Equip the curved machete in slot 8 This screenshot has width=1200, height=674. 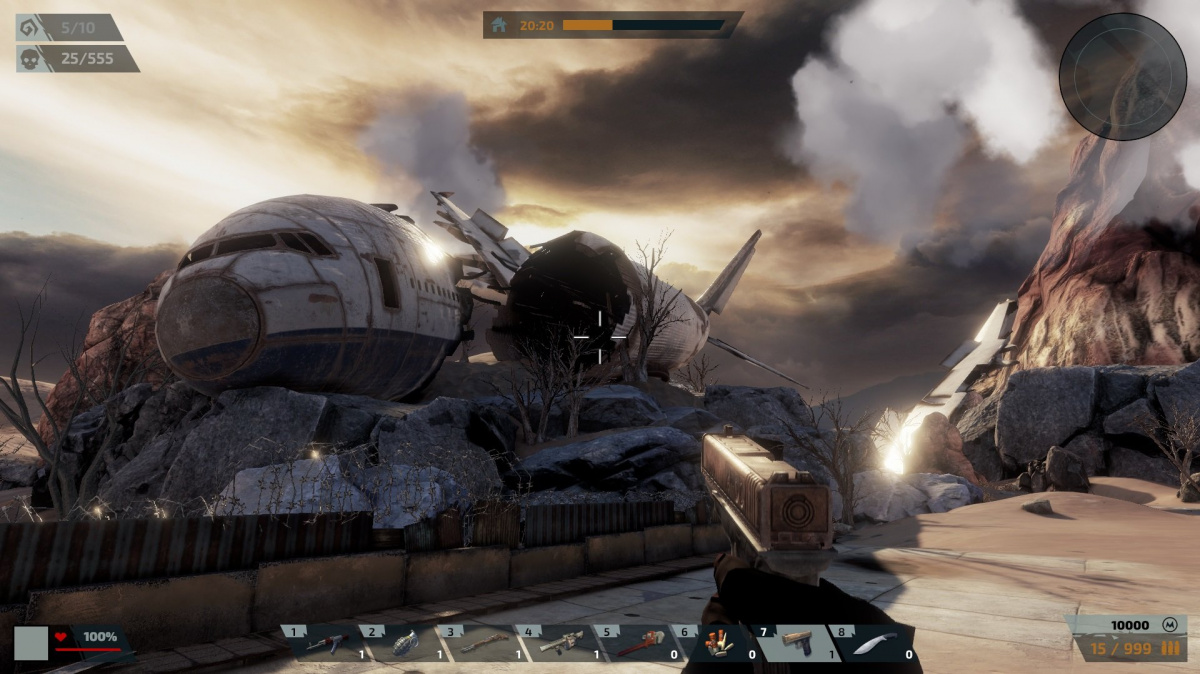click(x=873, y=643)
